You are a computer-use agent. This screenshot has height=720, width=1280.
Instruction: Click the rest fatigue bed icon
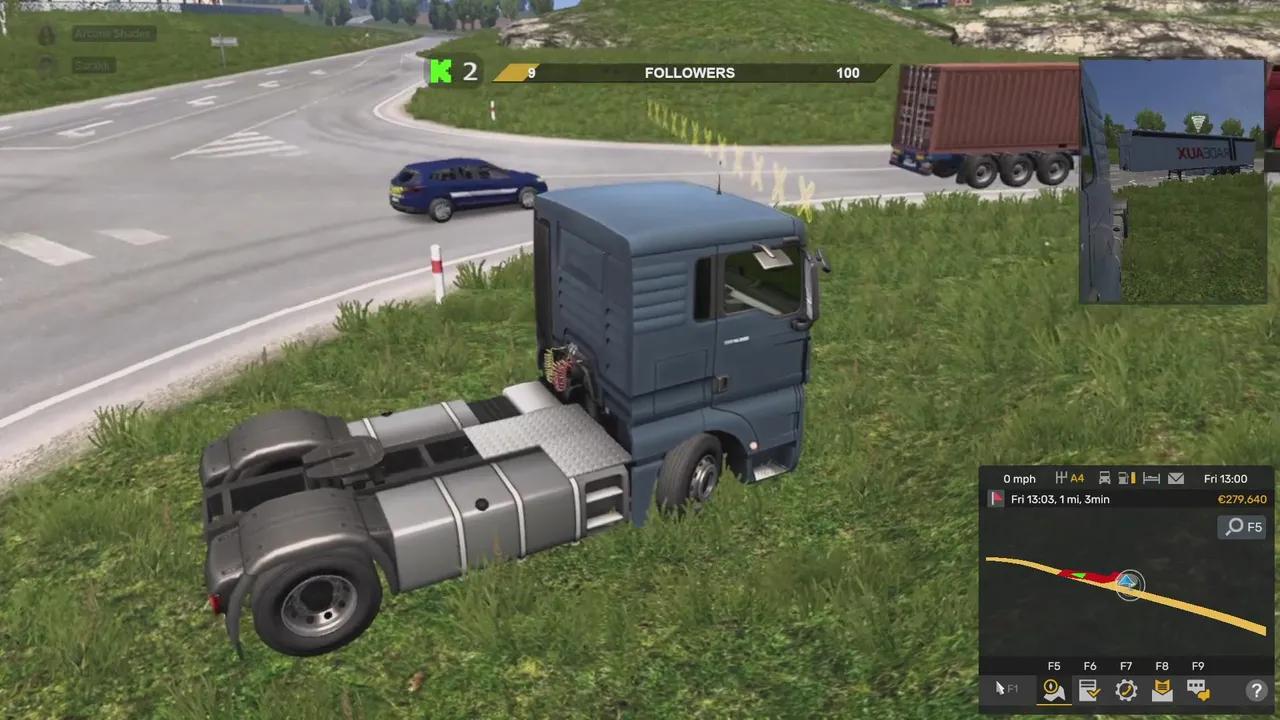pyautogui.click(x=1151, y=479)
